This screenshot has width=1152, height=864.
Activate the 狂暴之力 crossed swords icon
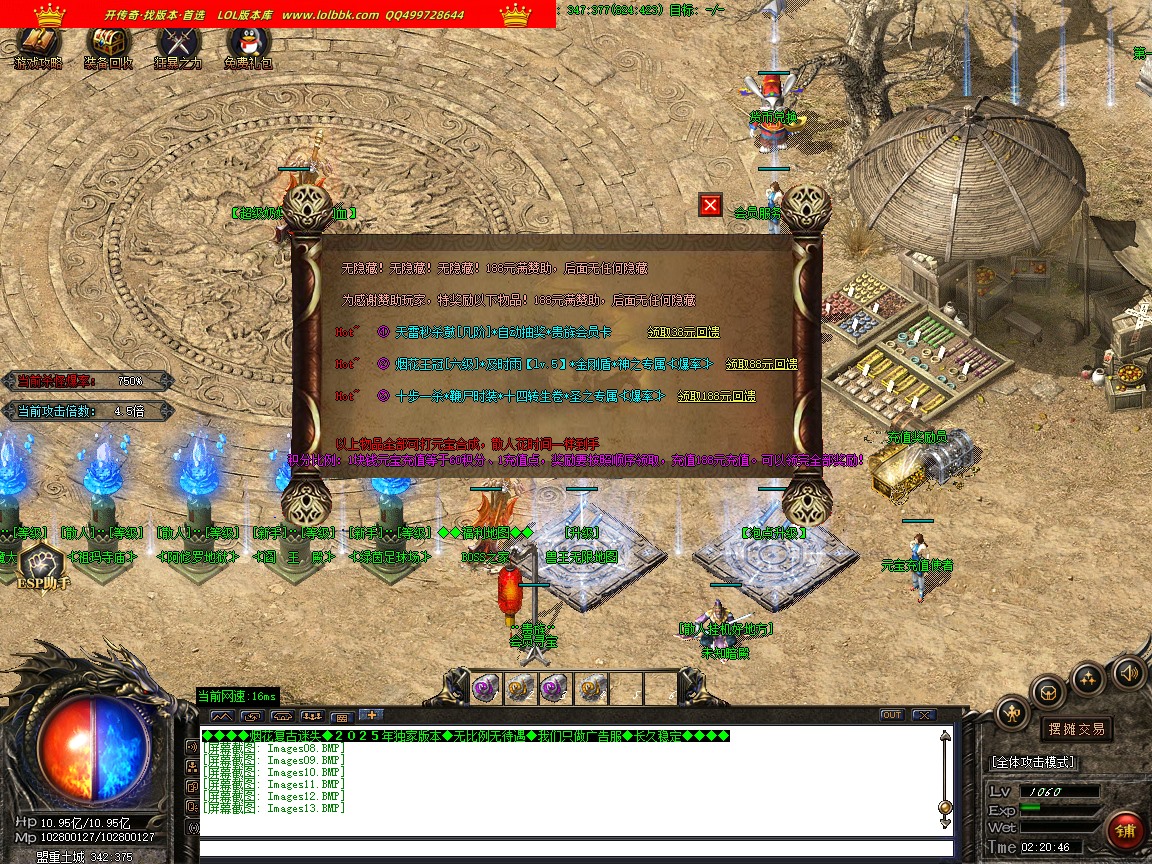coord(178,45)
